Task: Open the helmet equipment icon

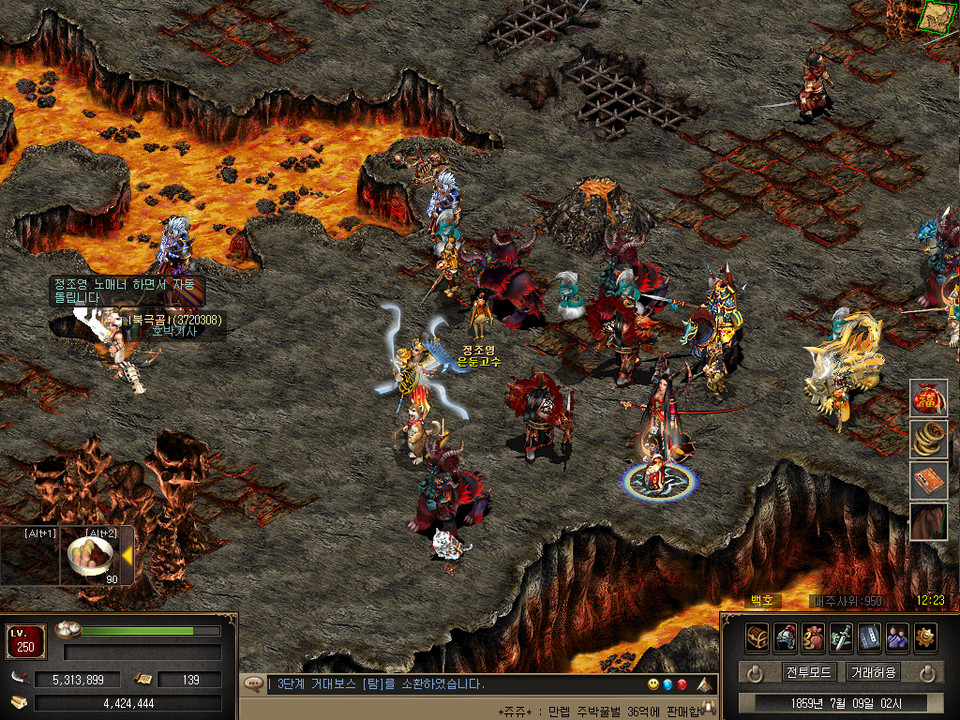Action: [x=785, y=637]
